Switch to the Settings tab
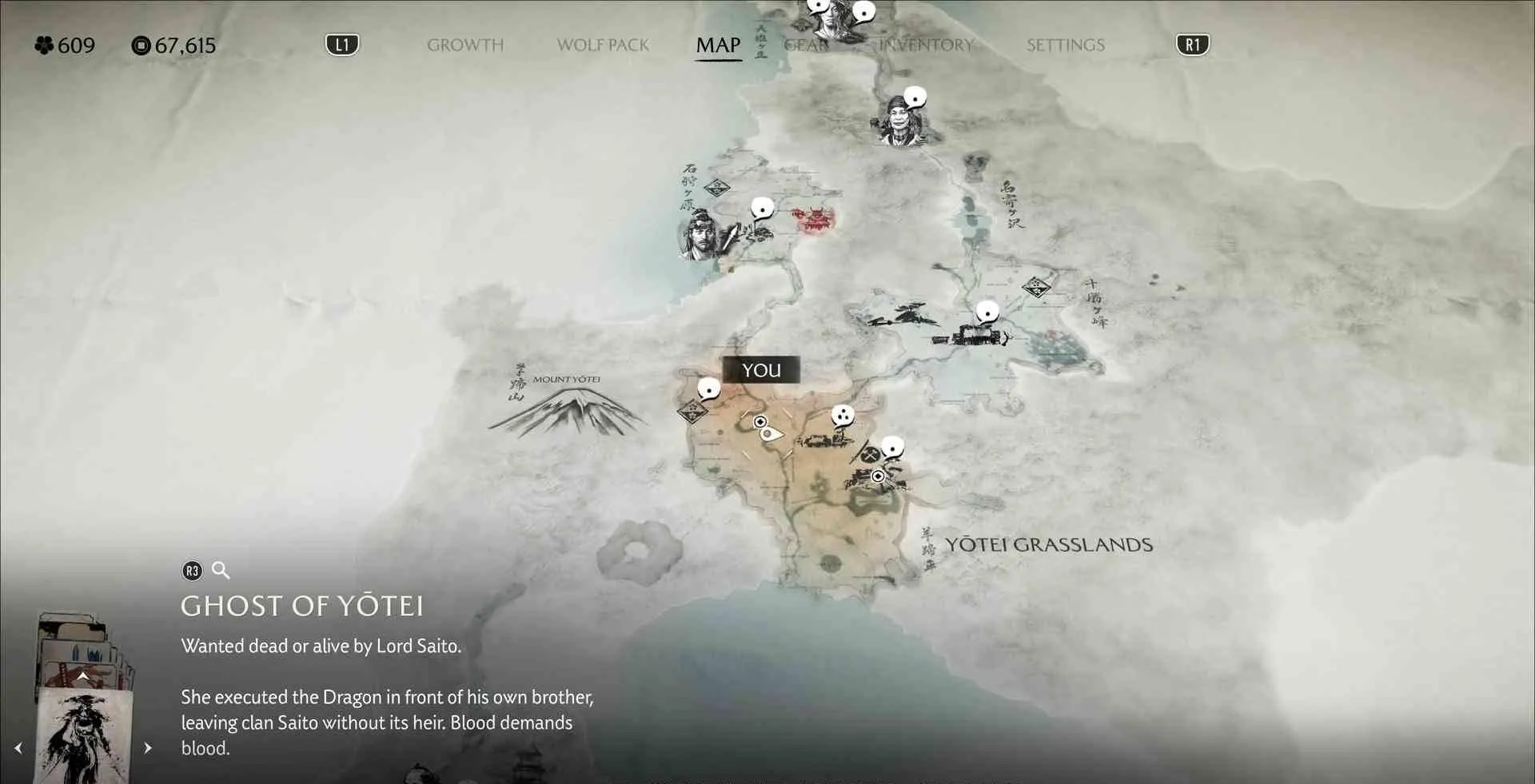The height and width of the screenshot is (784, 1535). tap(1065, 45)
